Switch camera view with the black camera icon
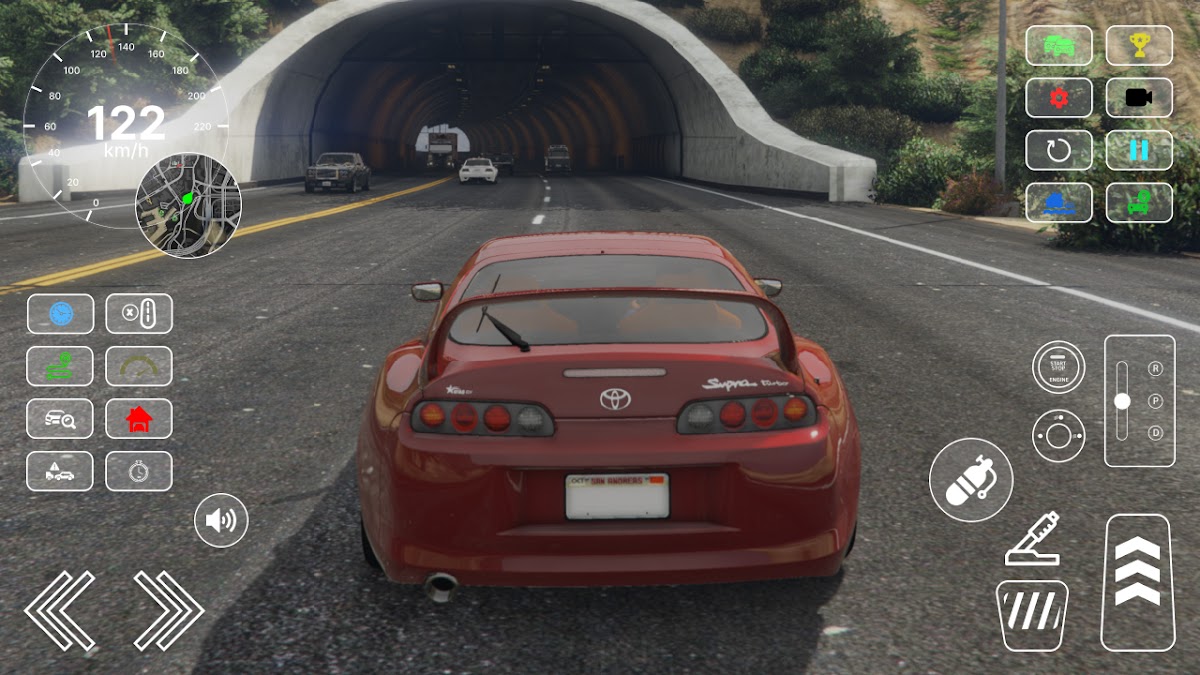This screenshot has height=675, width=1200. [x=1138, y=98]
